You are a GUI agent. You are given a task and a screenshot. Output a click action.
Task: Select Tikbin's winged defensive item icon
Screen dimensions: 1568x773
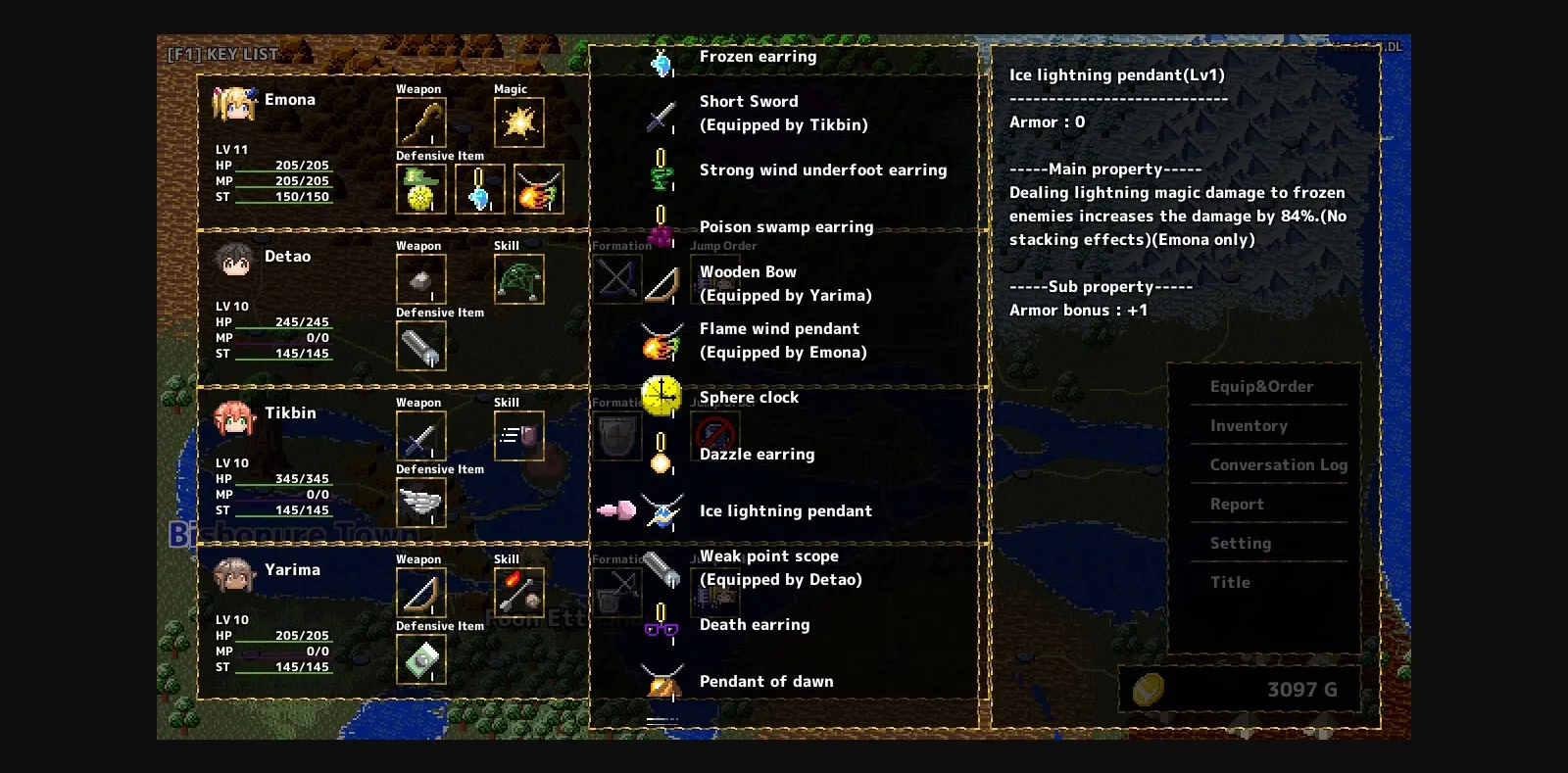point(420,502)
